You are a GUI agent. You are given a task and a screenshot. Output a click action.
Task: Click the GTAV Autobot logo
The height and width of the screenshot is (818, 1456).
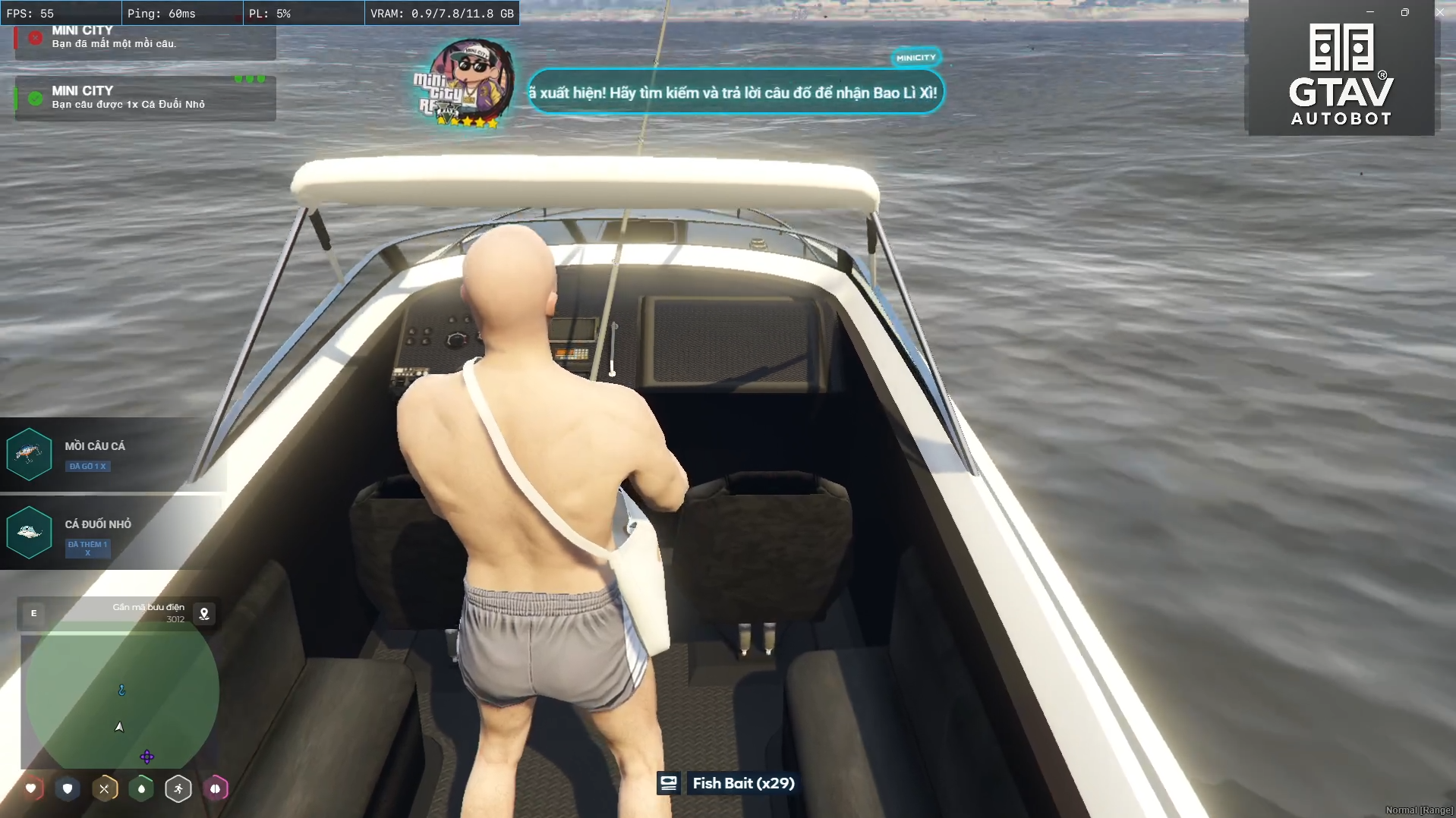1341,74
